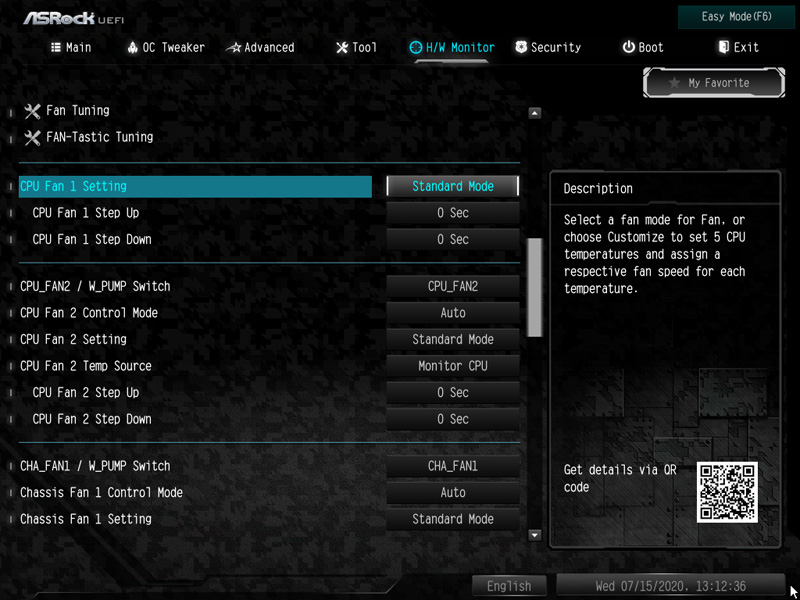Screen dimensions: 800x600
Task: Switch to Easy Mode
Action: tap(736, 17)
